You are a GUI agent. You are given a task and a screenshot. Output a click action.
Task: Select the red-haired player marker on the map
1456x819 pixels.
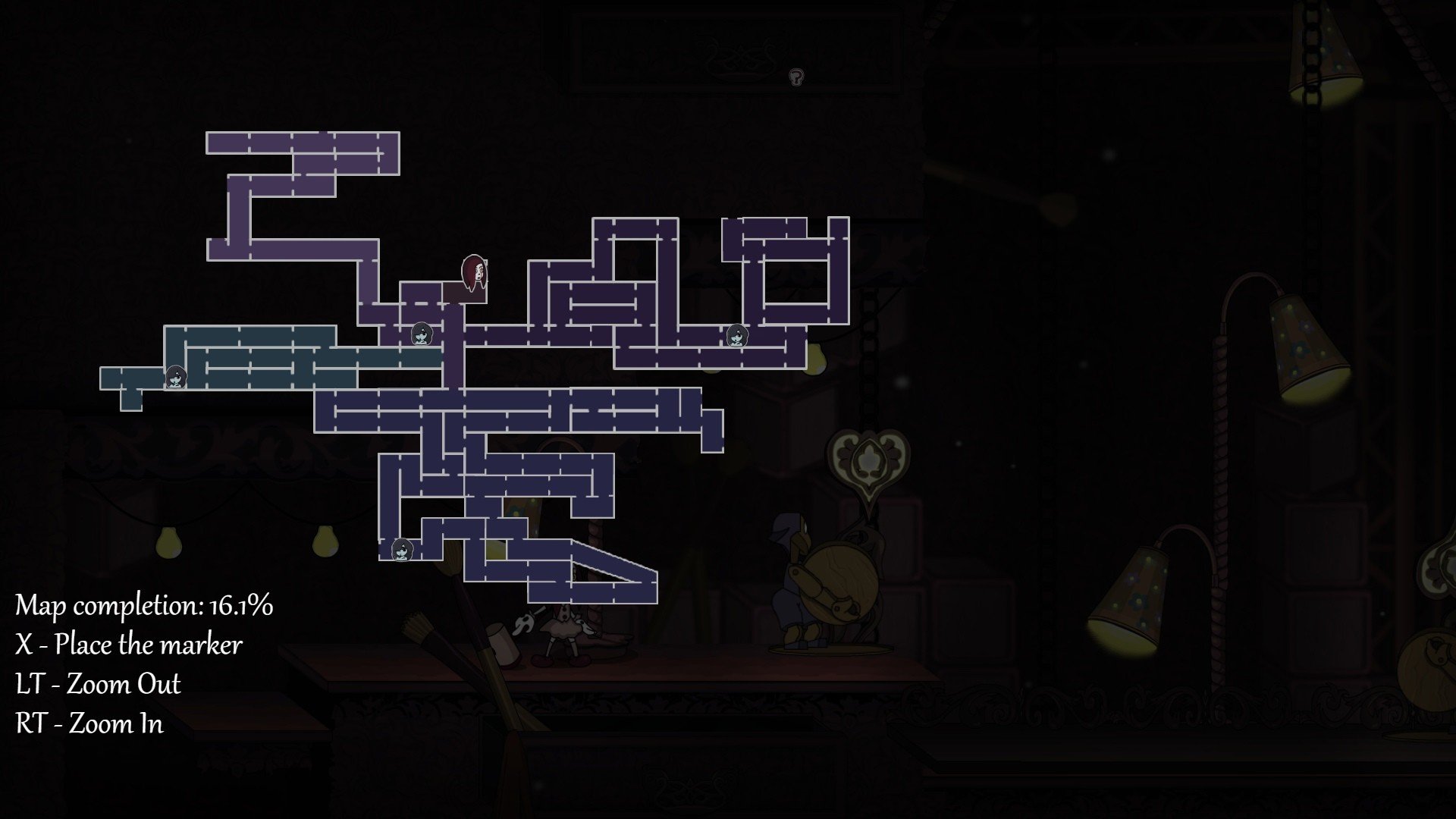click(x=475, y=274)
